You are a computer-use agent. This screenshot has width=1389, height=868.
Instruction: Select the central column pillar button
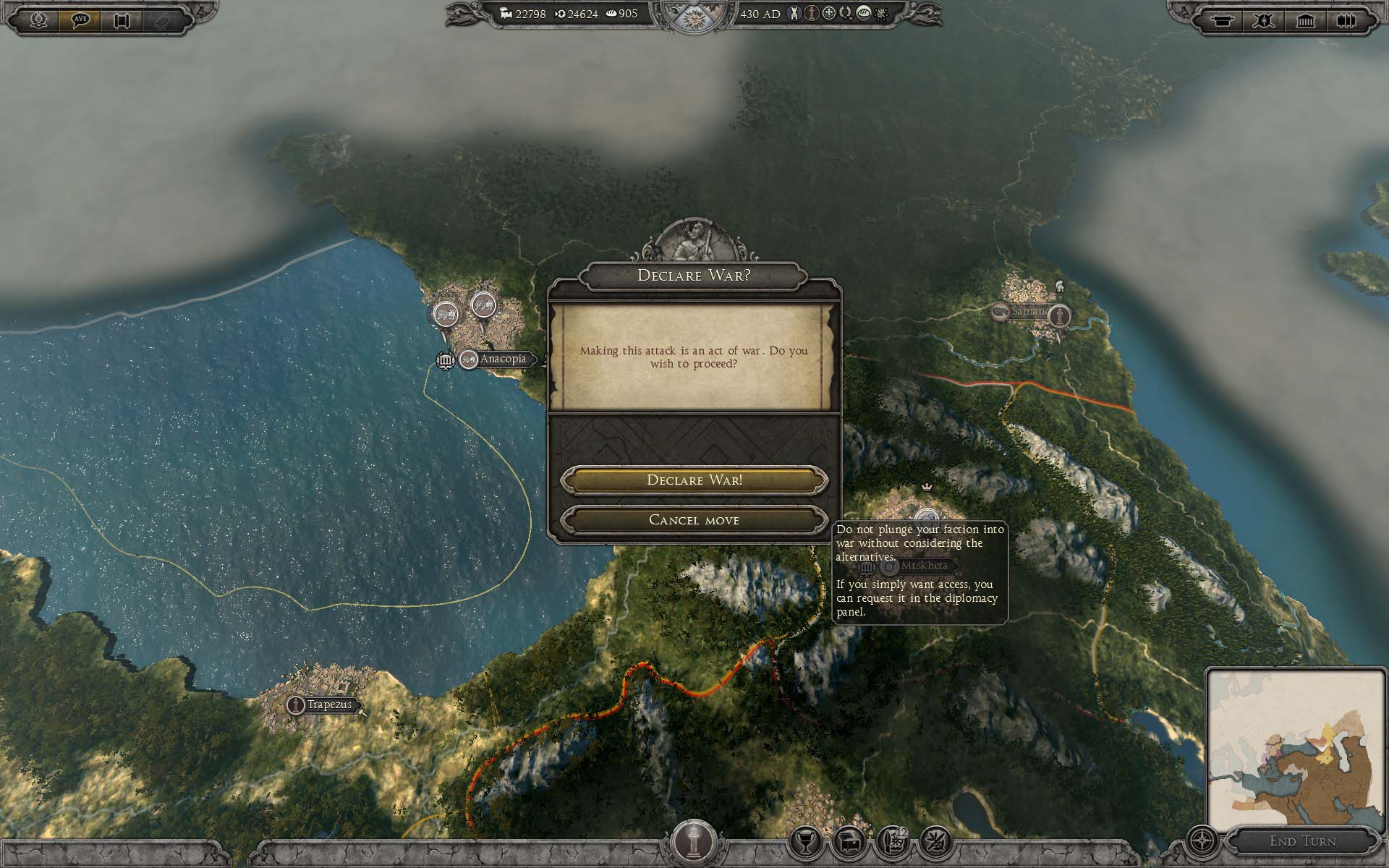(x=693, y=841)
